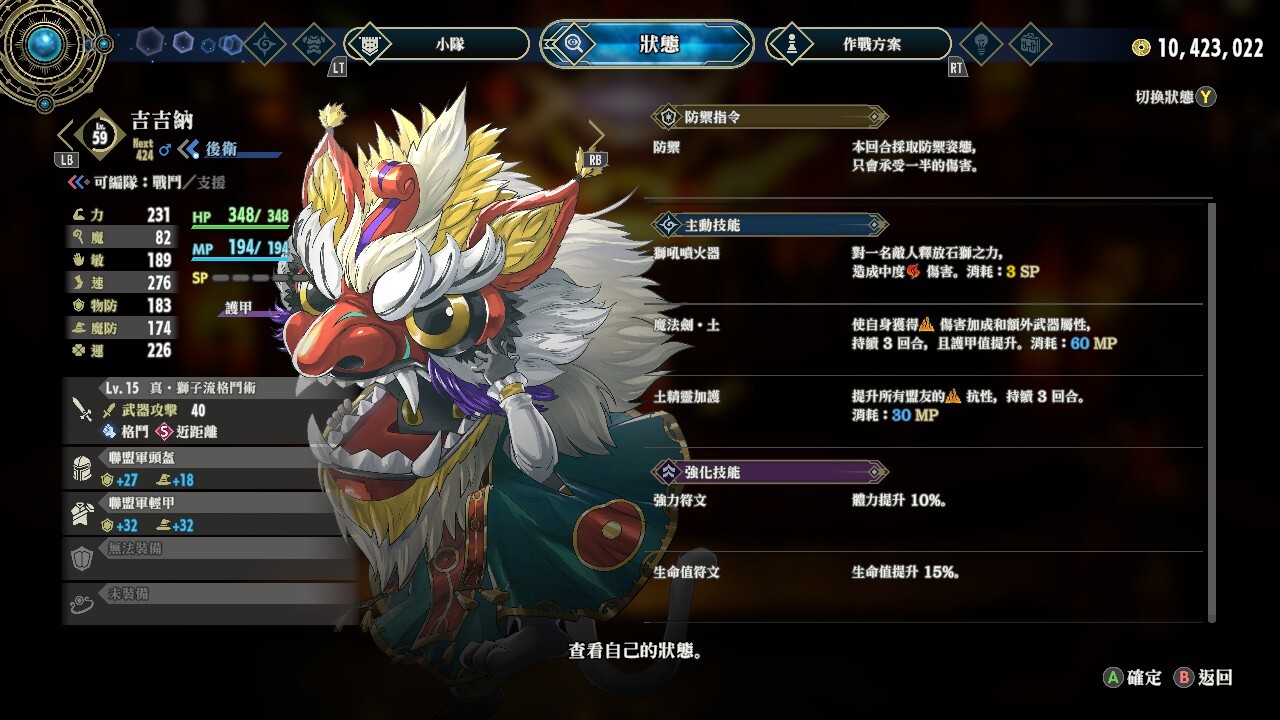Click the lion mask icon in the top bar
1280x720 pixels.
pyautogui.click(x=314, y=44)
